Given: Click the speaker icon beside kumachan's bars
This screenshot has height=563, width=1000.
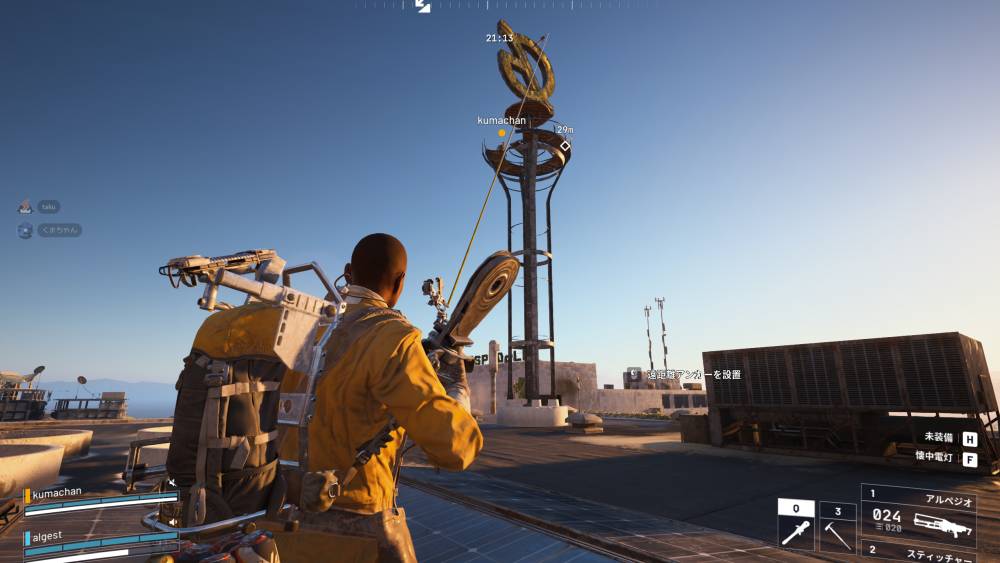Looking at the screenshot, I should pyautogui.click(x=172, y=484).
